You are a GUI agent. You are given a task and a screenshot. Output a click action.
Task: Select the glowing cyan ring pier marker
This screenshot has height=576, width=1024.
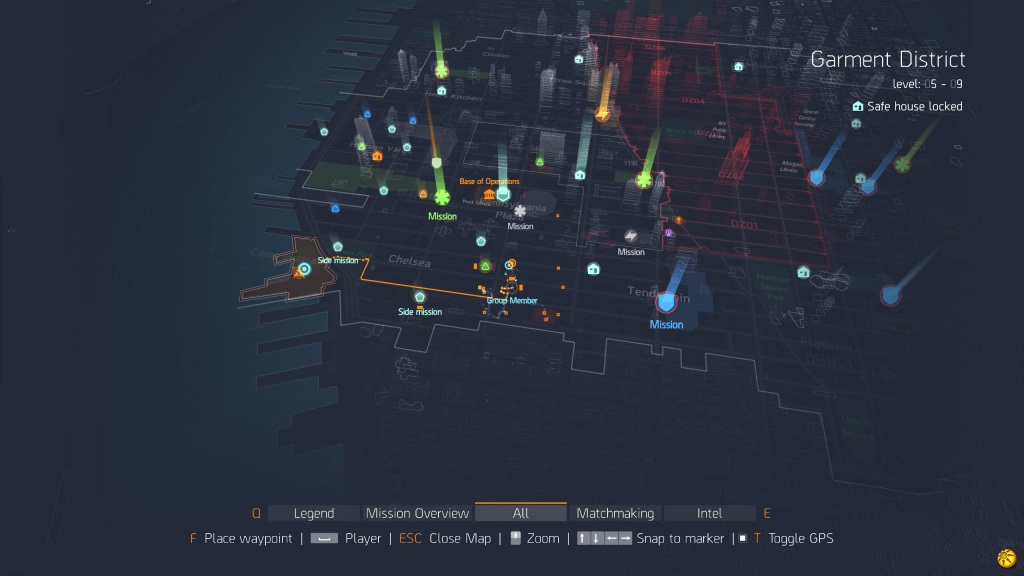(304, 269)
